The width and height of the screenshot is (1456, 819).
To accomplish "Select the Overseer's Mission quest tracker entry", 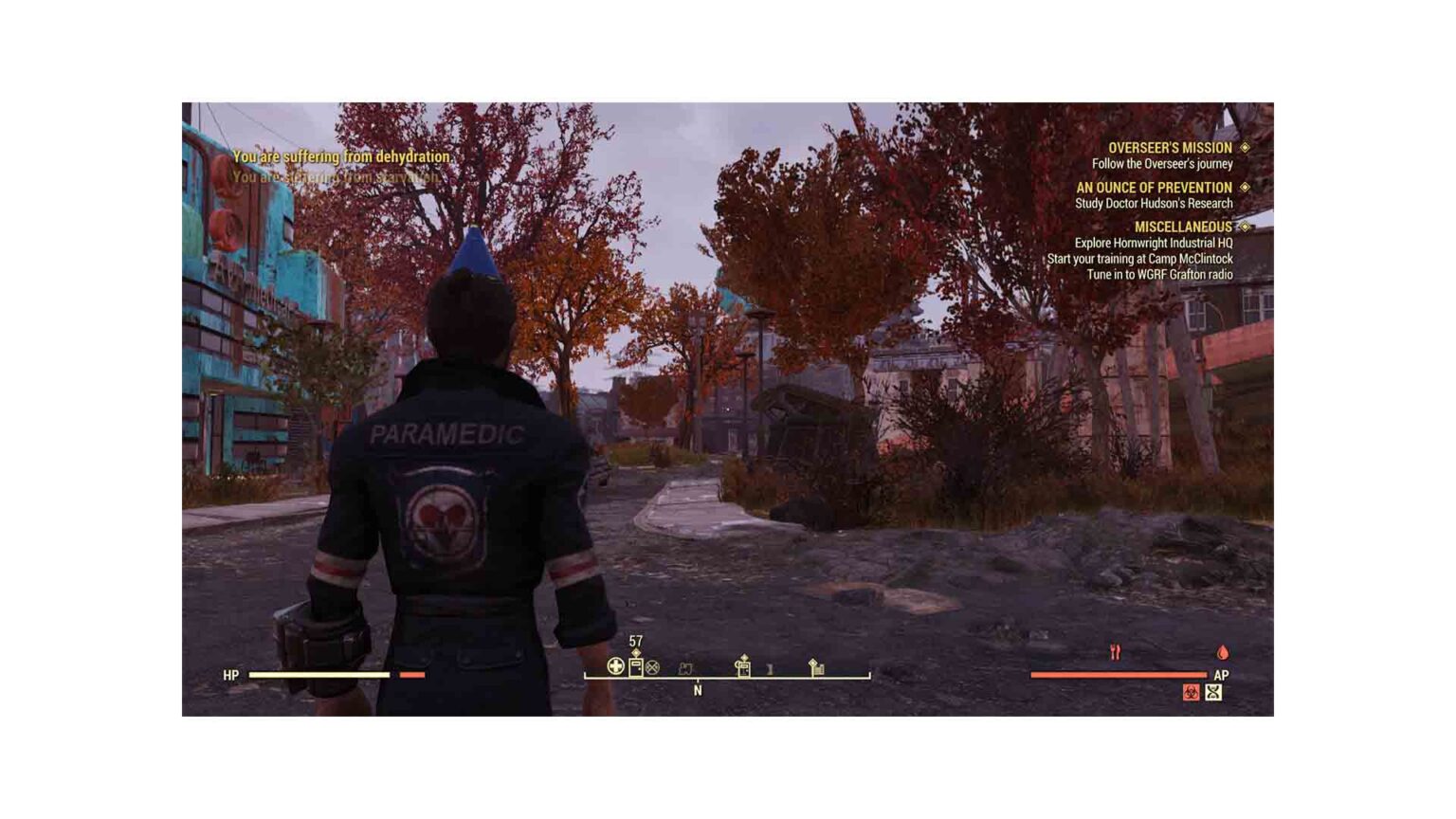I will coord(1170,148).
